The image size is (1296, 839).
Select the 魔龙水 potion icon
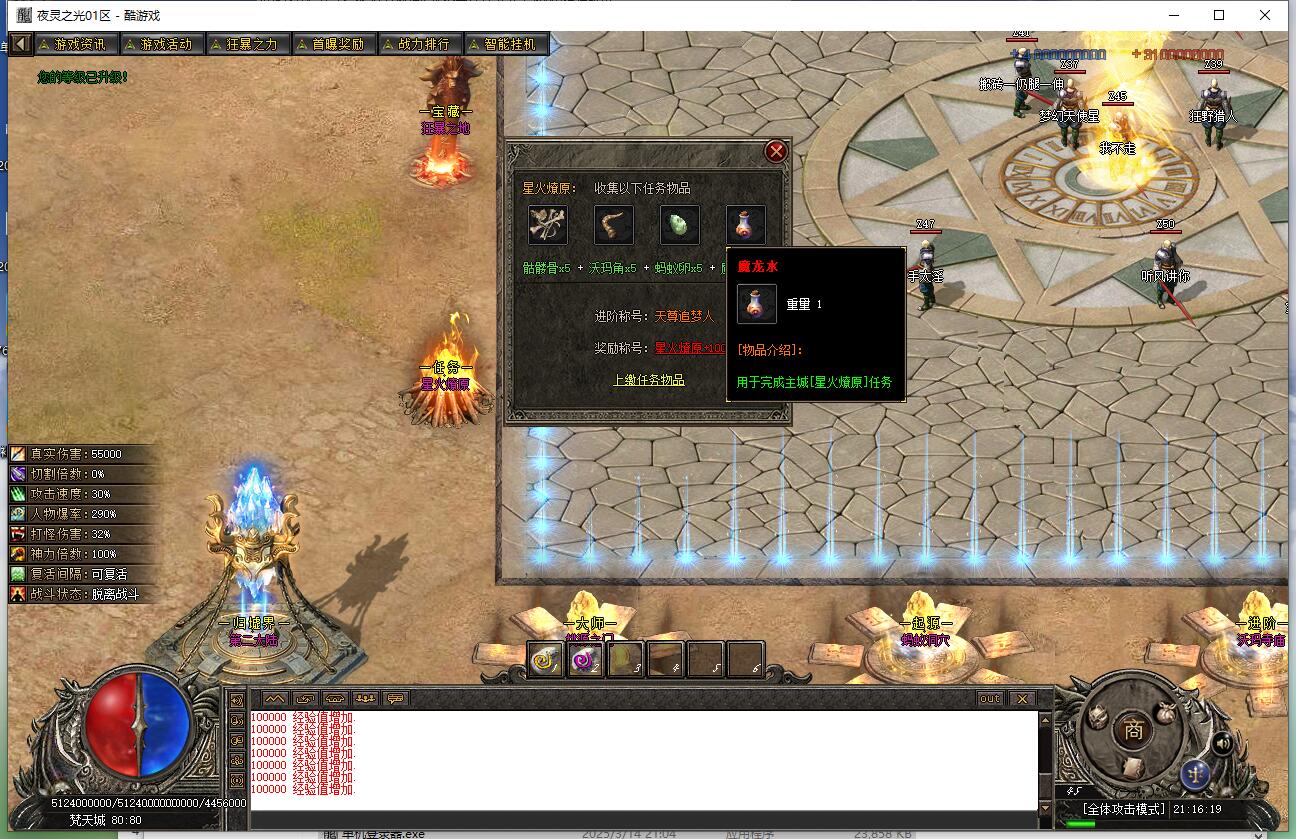pos(744,225)
